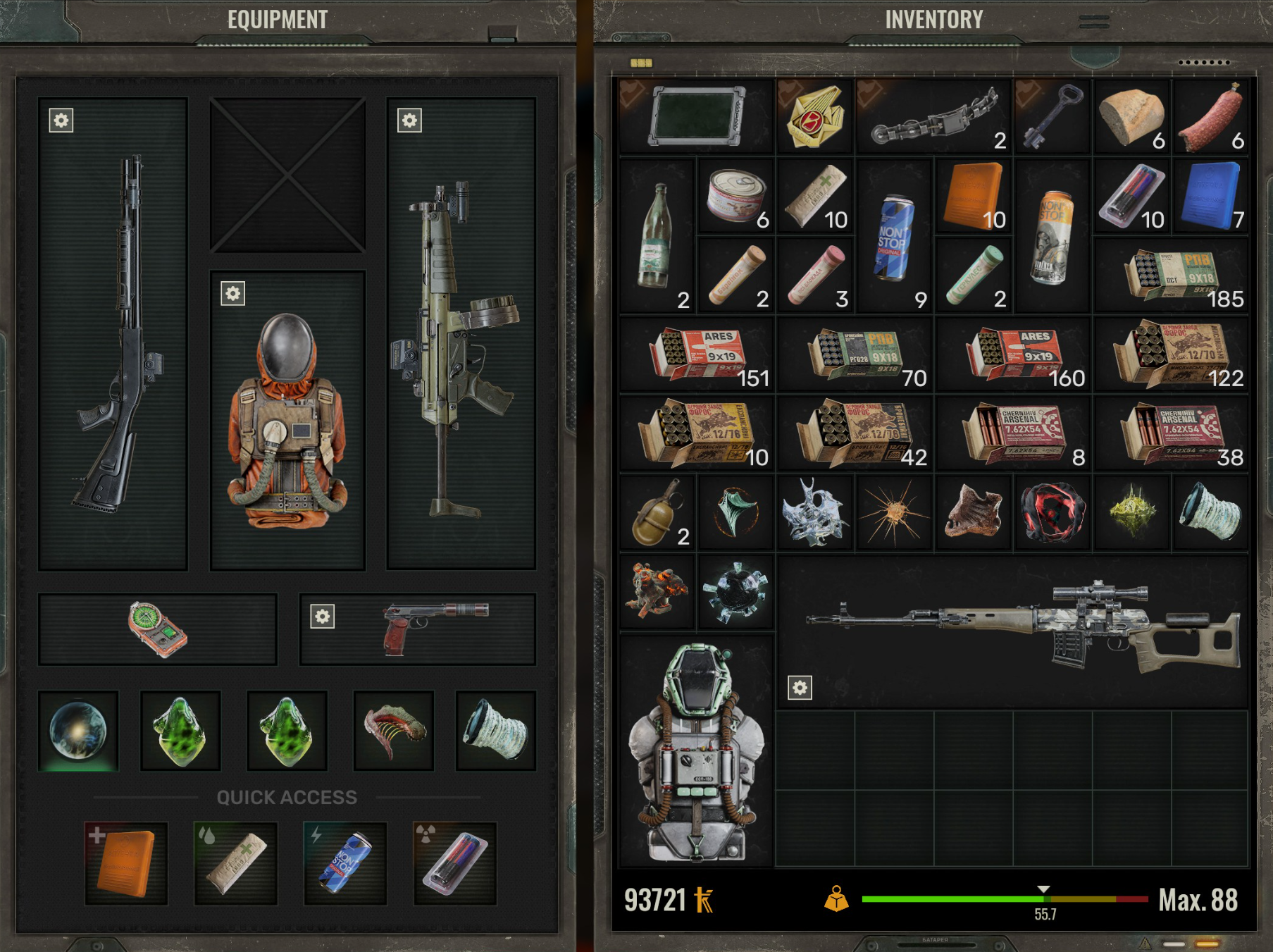
Task: Open the gear icon on the pistol slot
Action: [x=323, y=617]
